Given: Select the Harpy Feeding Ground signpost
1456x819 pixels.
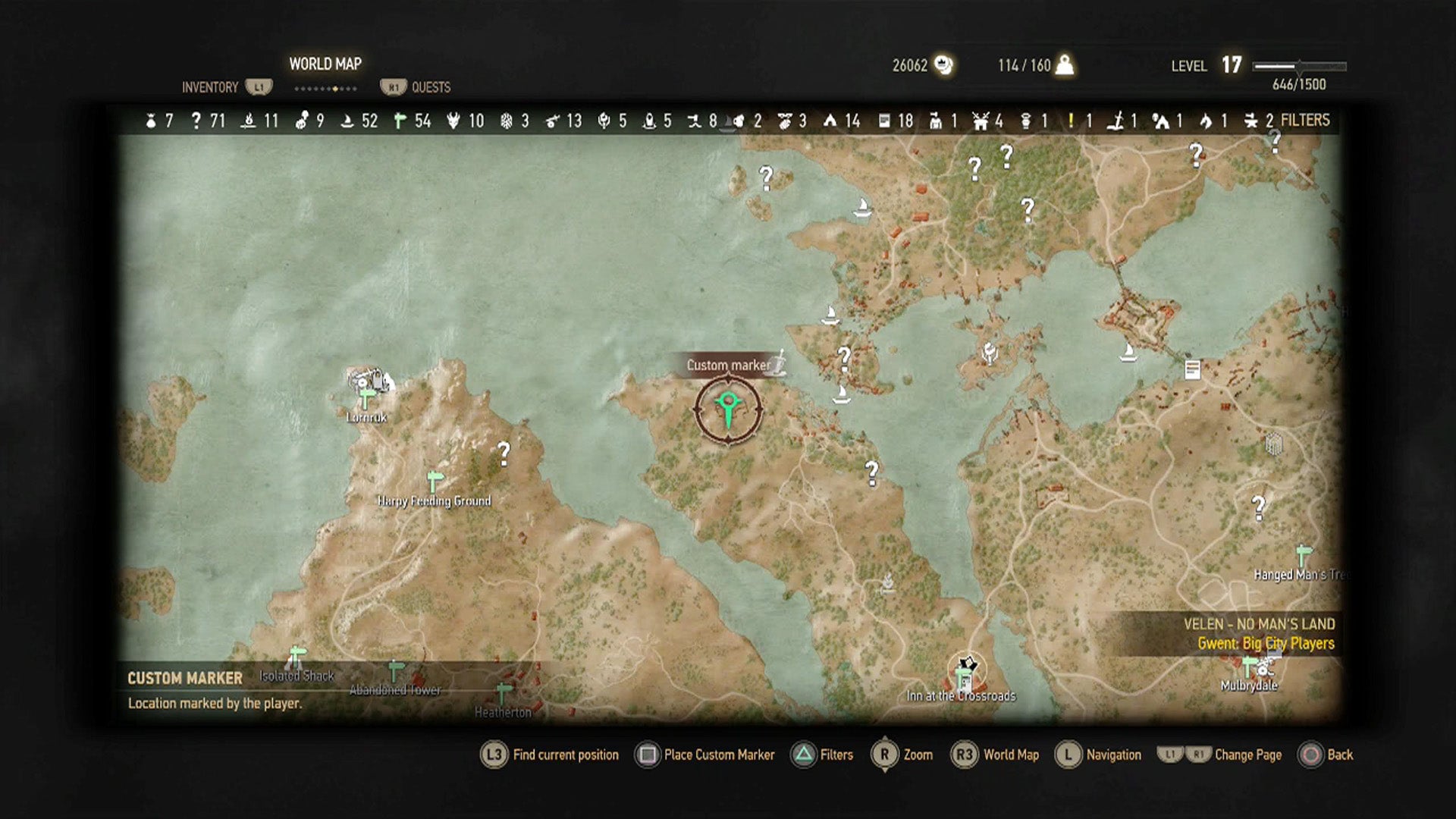Looking at the screenshot, I should tap(435, 481).
